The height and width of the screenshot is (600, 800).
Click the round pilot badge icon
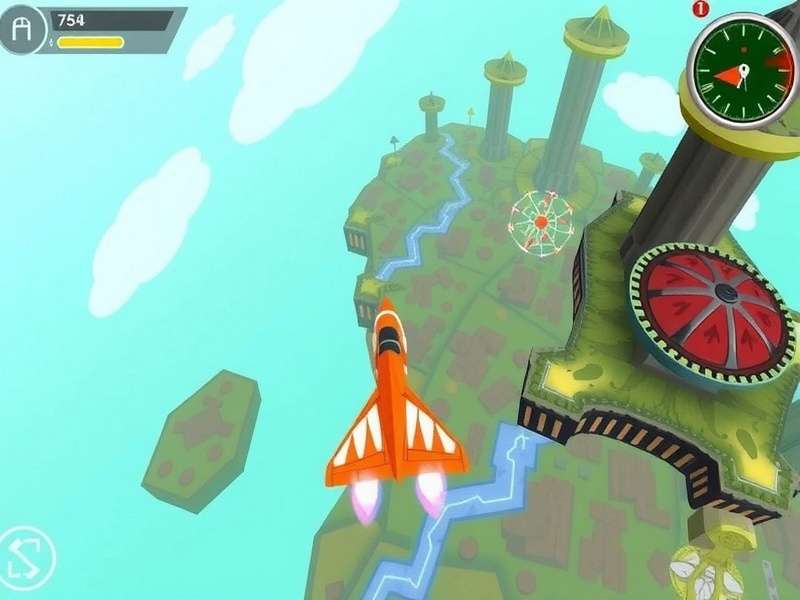[25, 30]
